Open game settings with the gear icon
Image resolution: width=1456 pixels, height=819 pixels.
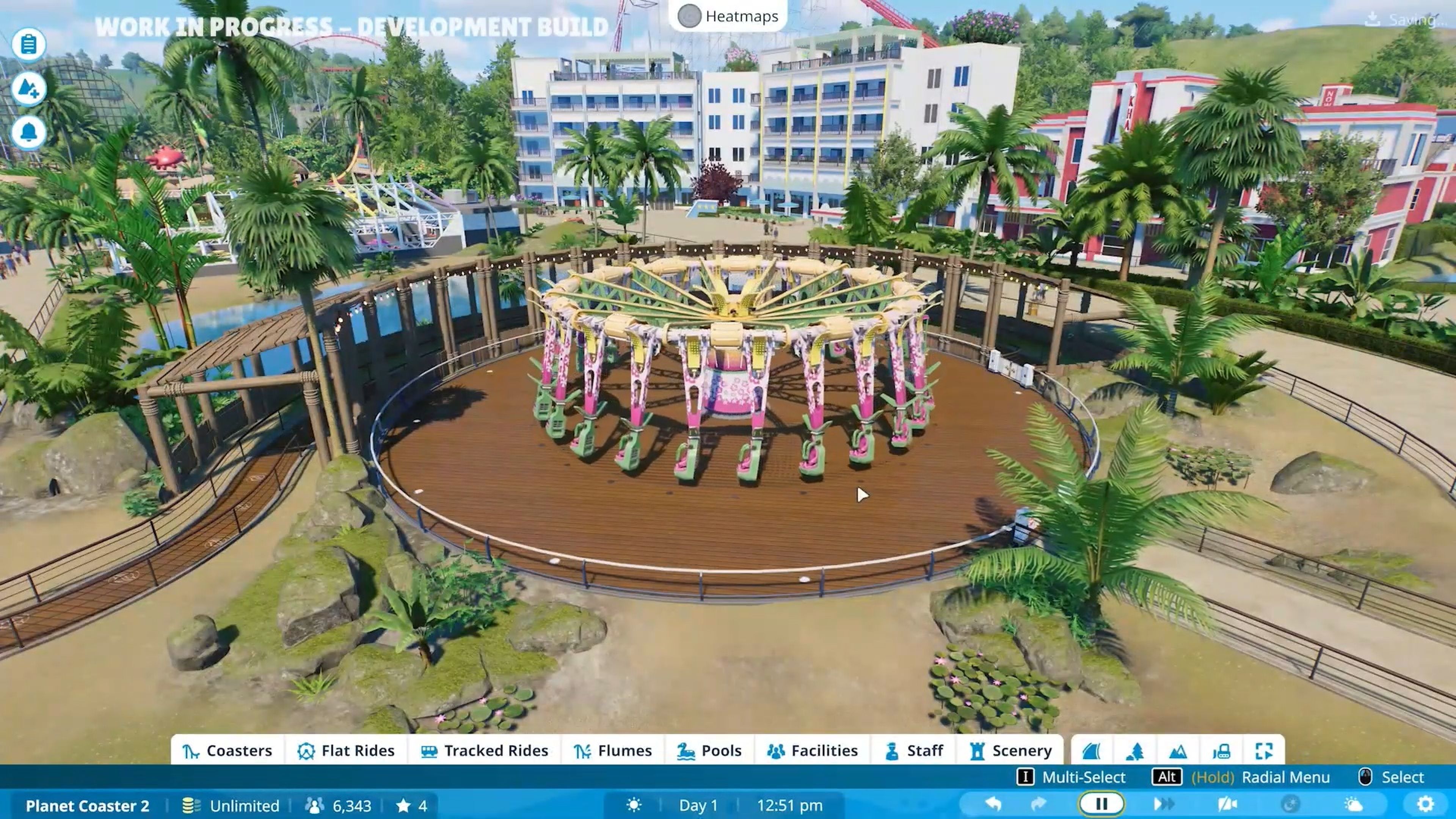pyautogui.click(x=1427, y=804)
